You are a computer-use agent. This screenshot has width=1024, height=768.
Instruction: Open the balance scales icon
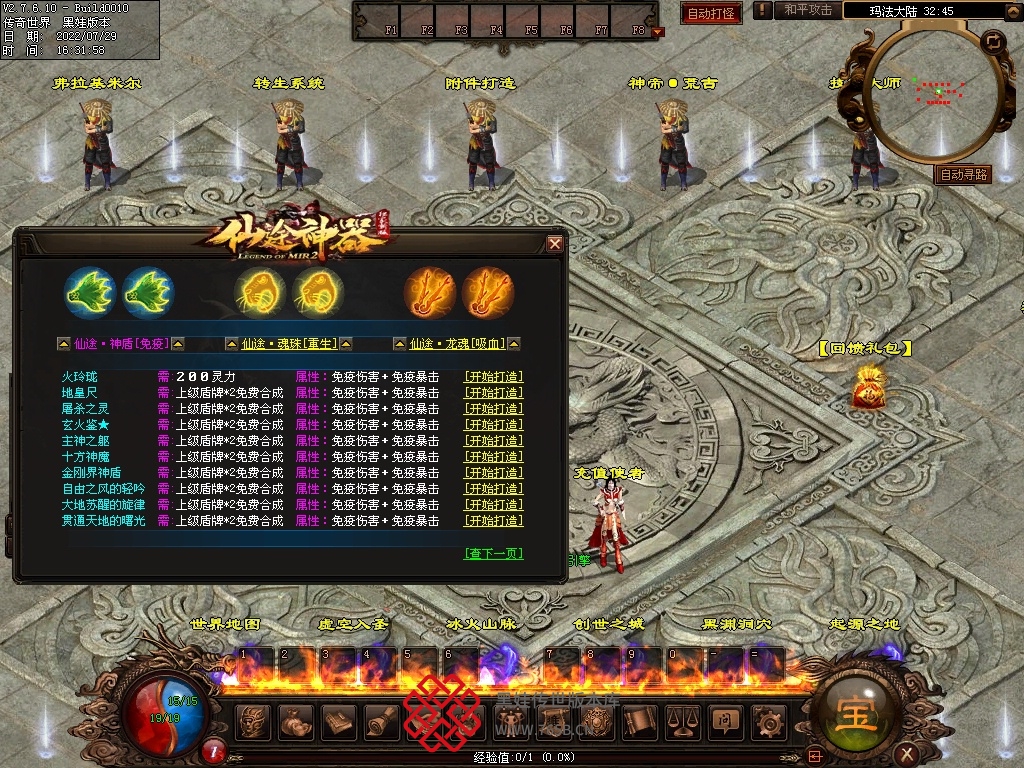pos(683,721)
